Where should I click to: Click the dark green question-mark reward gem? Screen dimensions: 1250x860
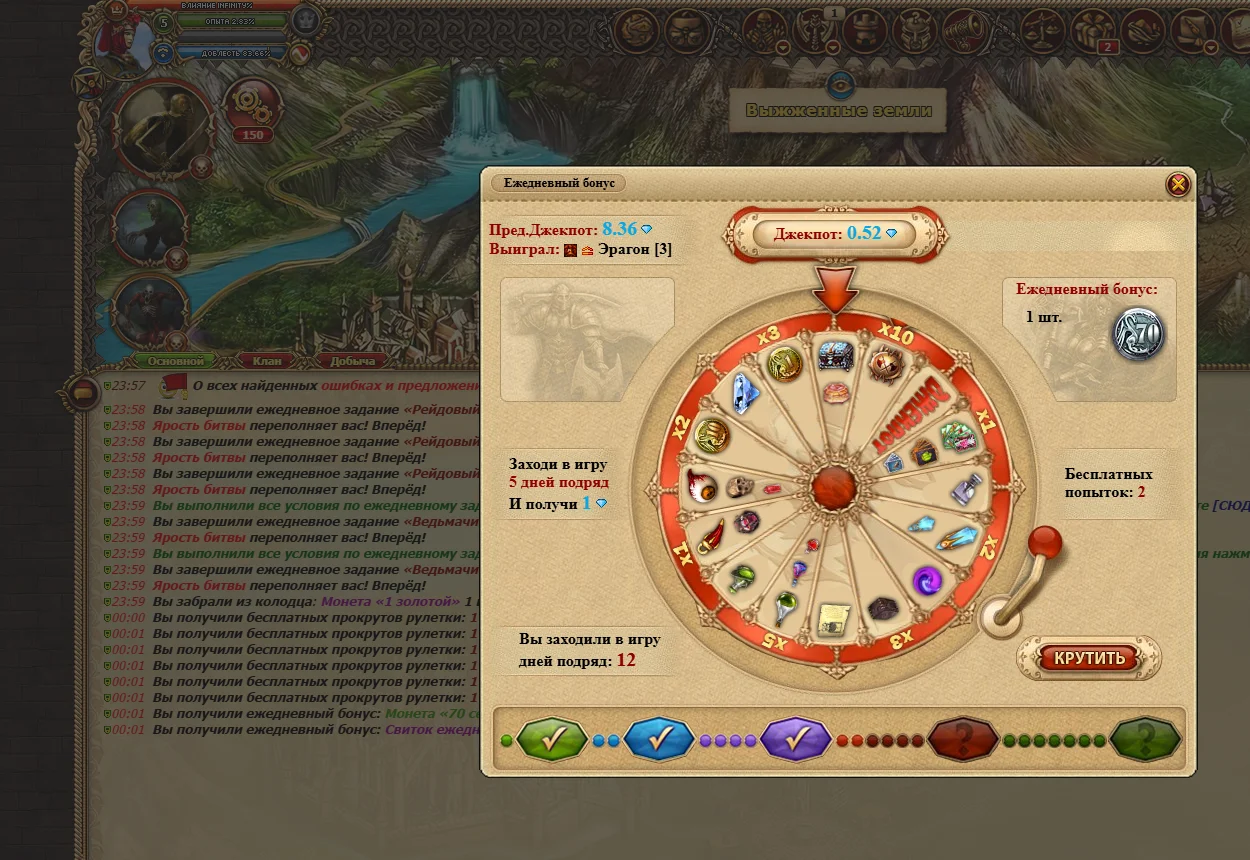[x=1145, y=740]
